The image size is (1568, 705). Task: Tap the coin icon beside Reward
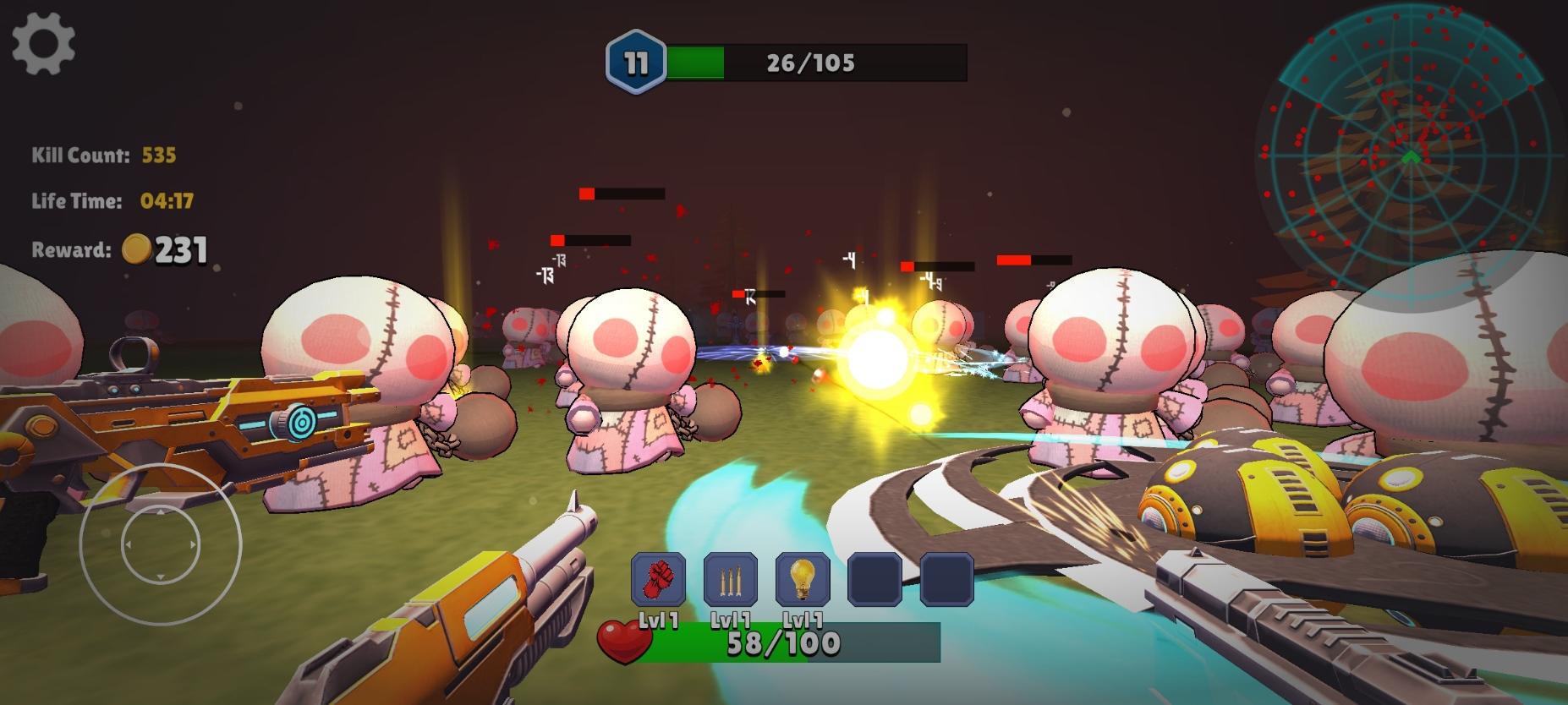coord(138,248)
